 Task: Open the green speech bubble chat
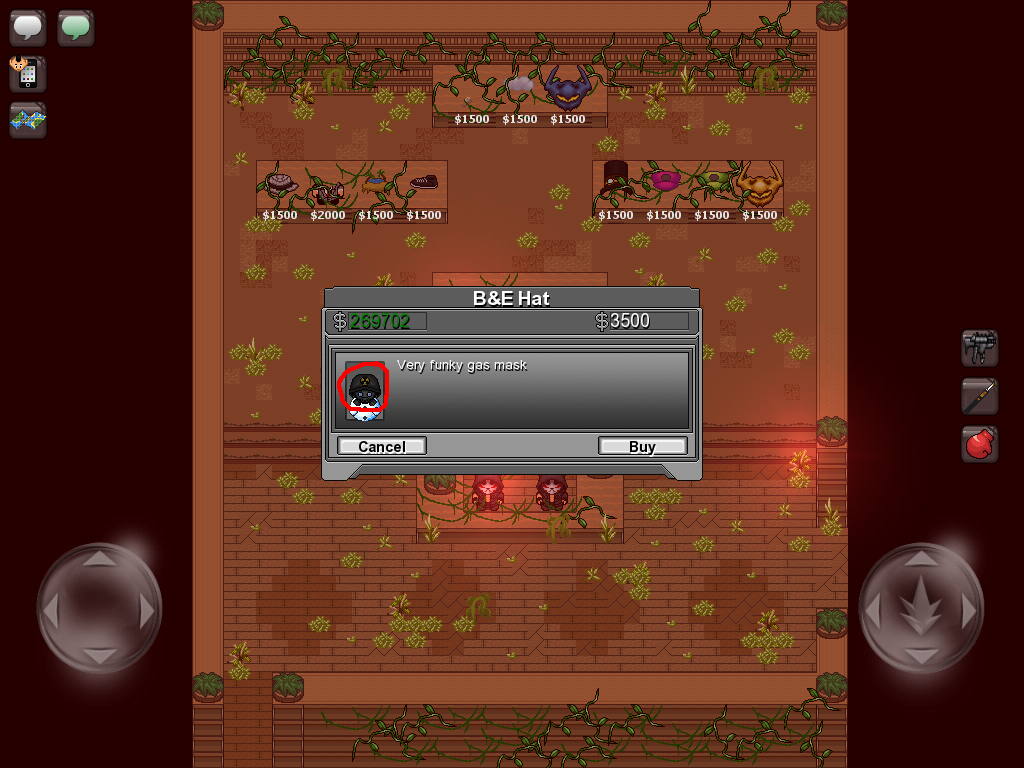pos(75,27)
